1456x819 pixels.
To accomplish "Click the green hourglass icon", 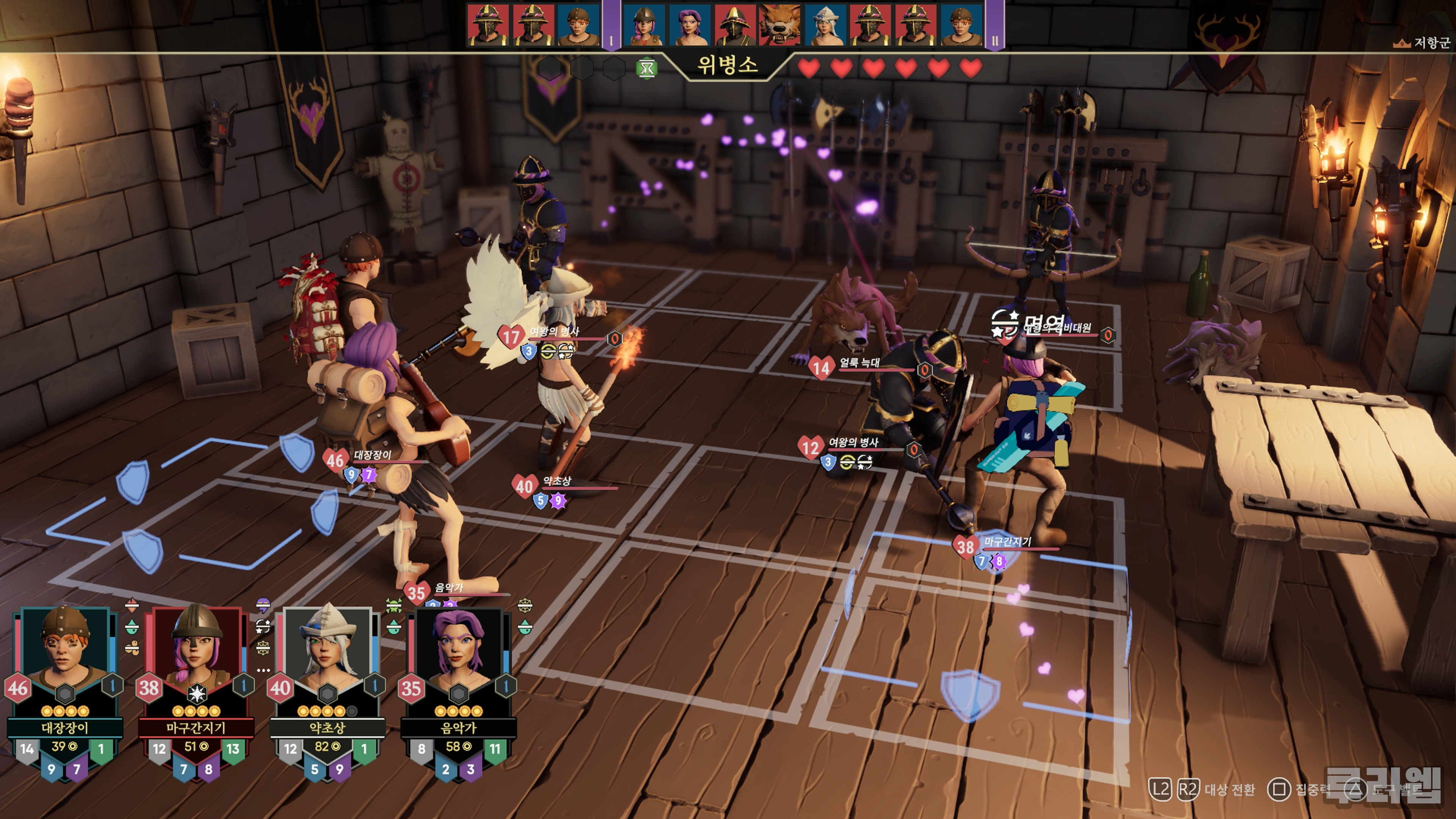I will click(646, 69).
